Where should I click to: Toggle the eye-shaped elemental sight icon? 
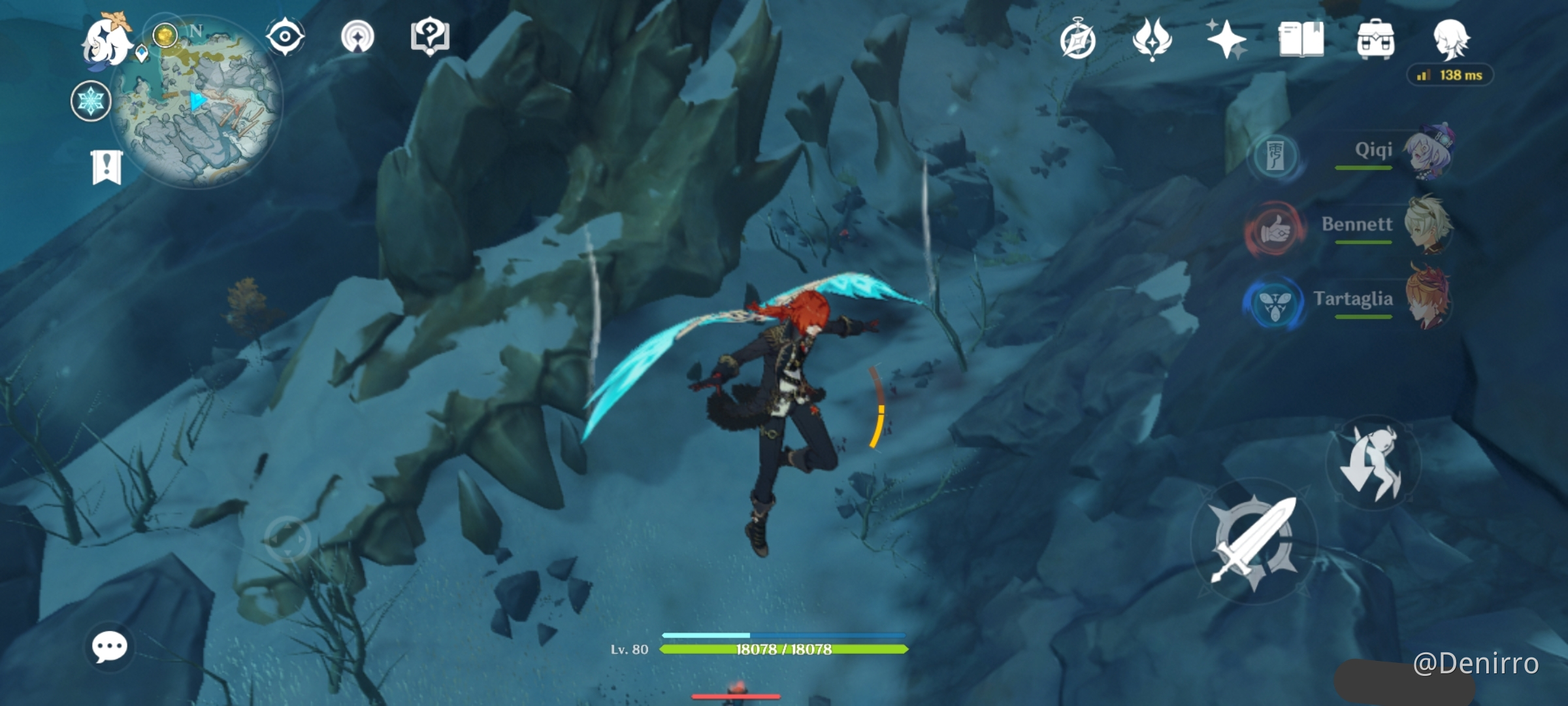coord(285,37)
